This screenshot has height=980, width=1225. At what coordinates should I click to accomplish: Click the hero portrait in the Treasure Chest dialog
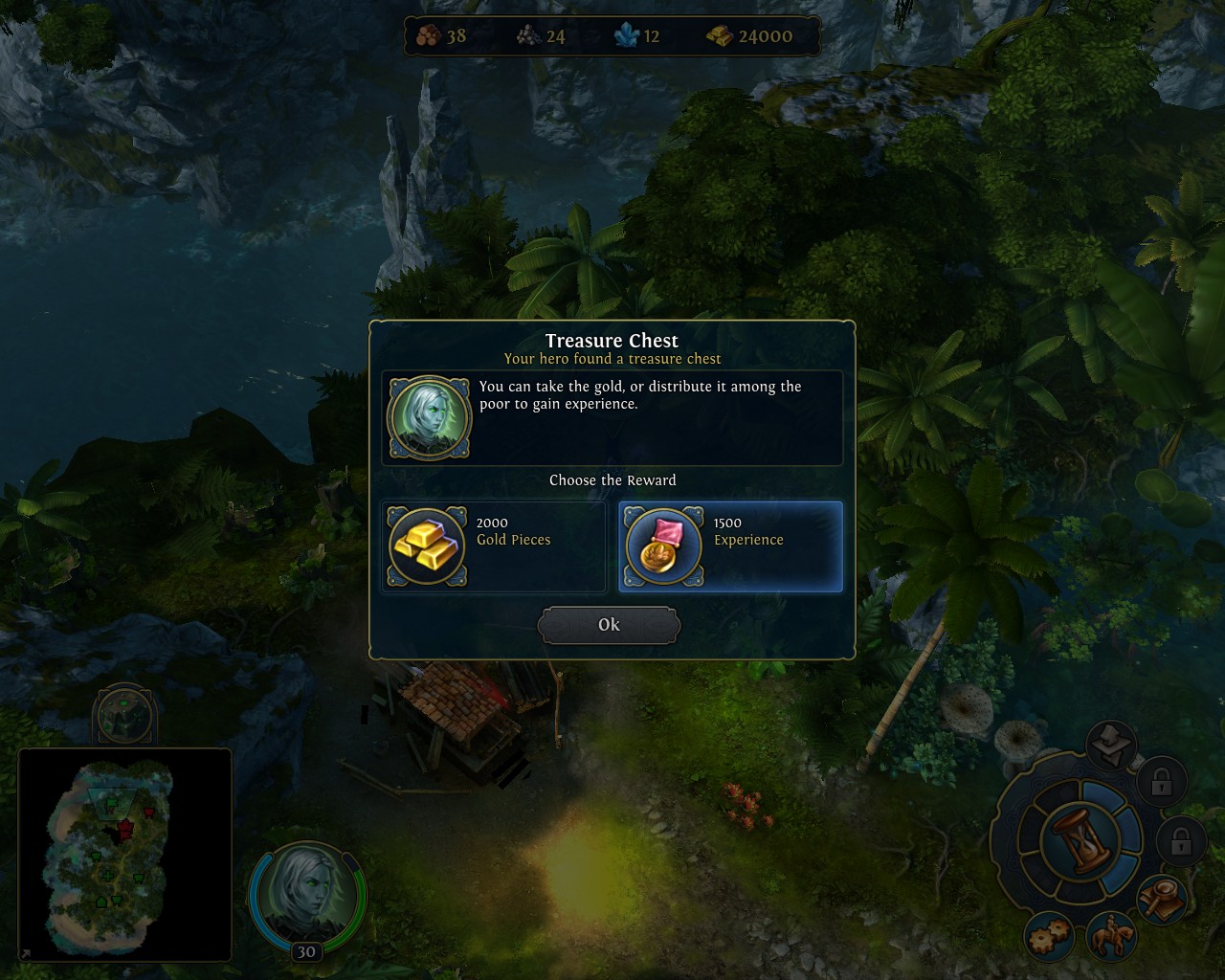[429, 418]
